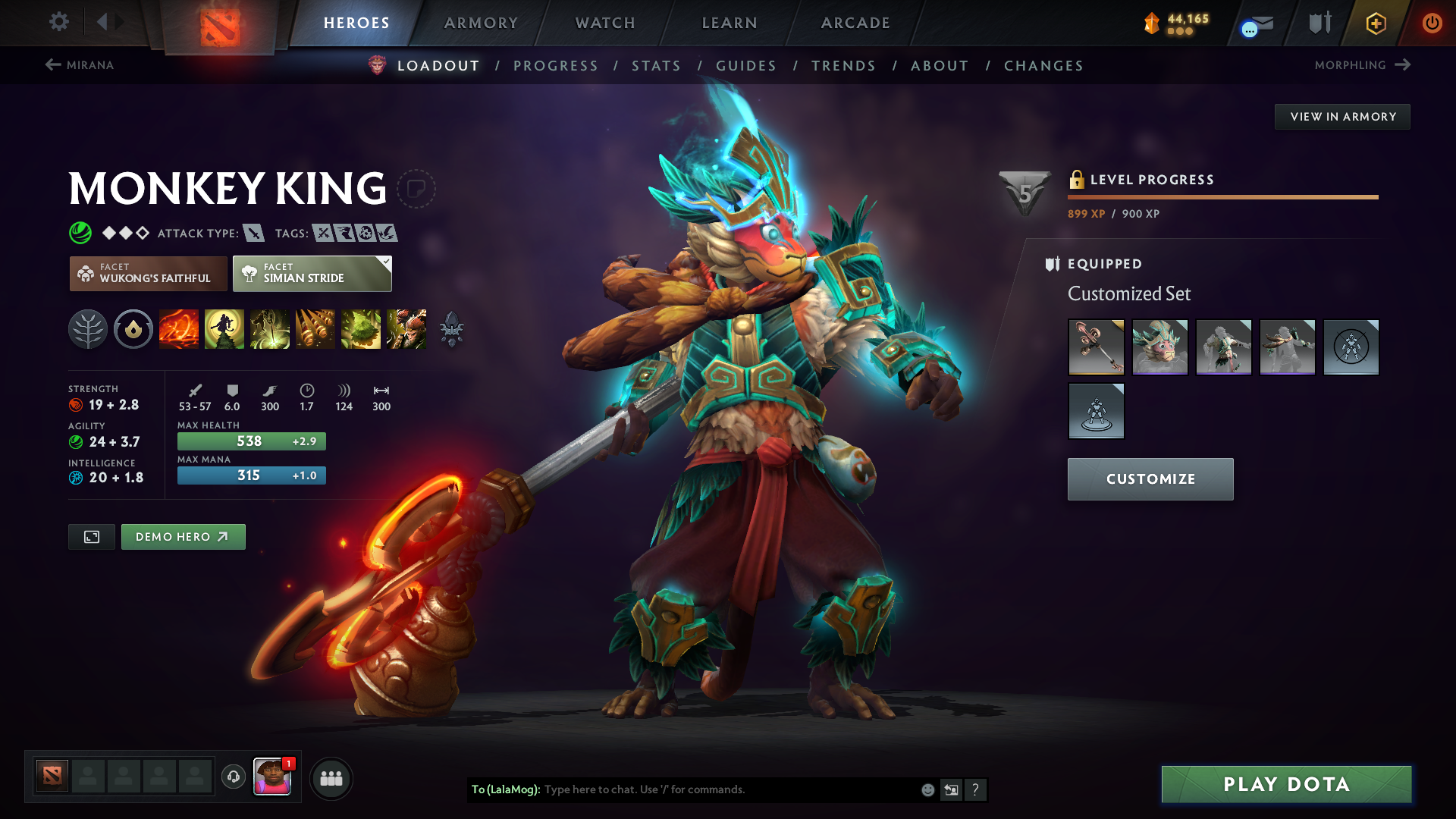Open the settings gear icon
Viewport: 1456px width, 819px height.
click(59, 22)
